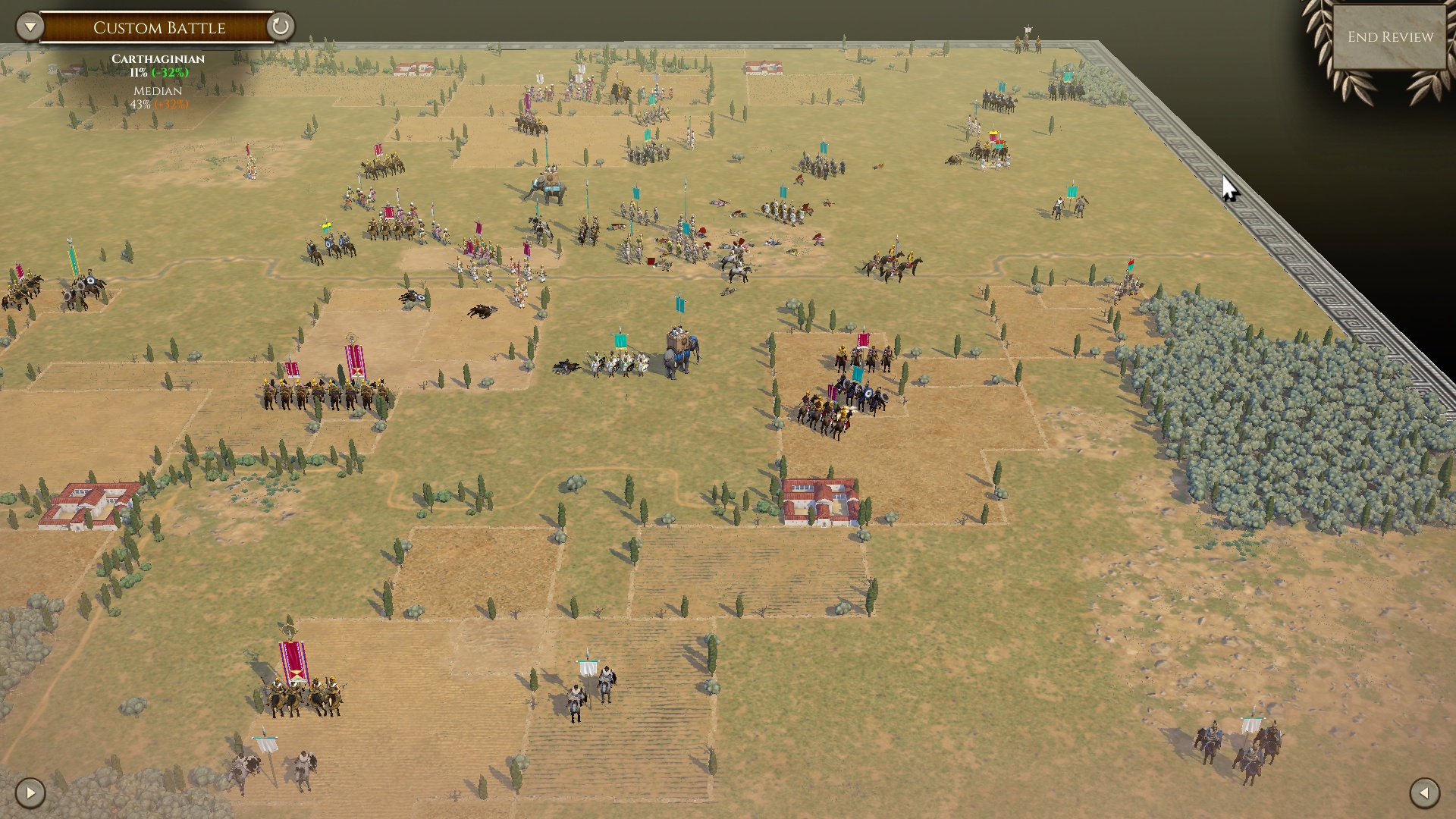Viewport: 1456px width, 819px height.
Task: Click the End Review button
Action: click(1389, 37)
